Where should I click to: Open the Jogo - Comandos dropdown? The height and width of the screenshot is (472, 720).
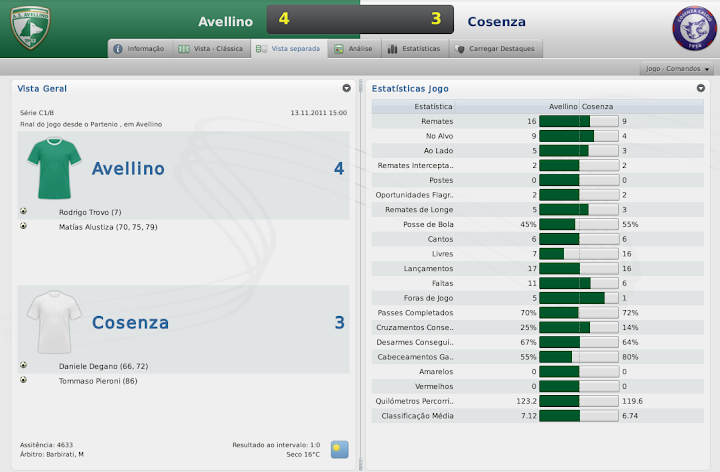pyautogui.click(x=677, y=69)
